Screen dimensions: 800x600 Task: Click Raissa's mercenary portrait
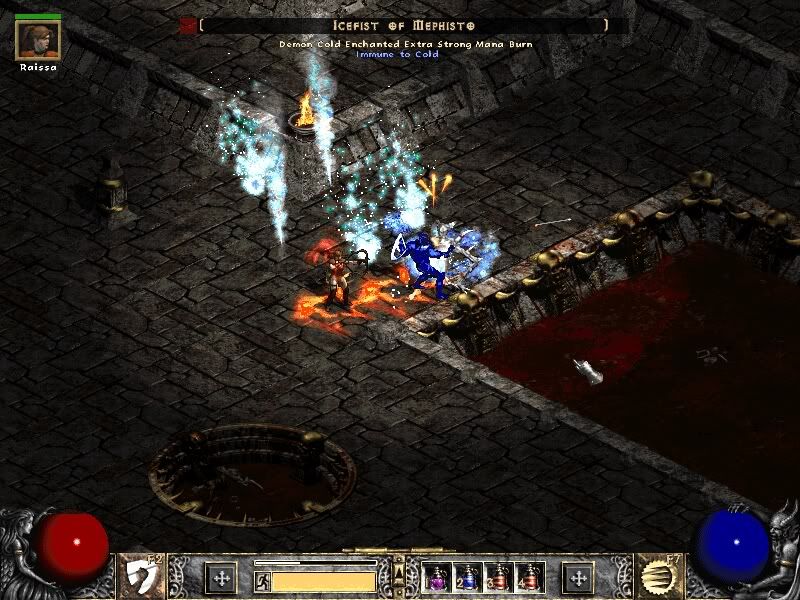38,39
